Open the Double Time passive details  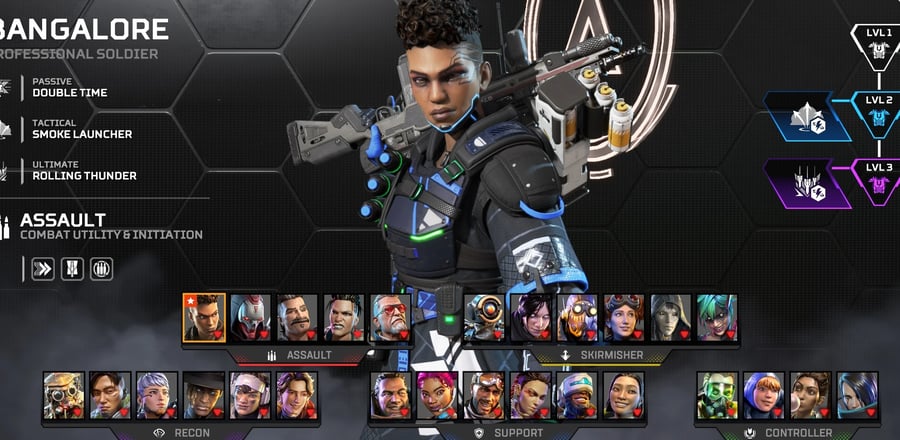tap(70, 87)
